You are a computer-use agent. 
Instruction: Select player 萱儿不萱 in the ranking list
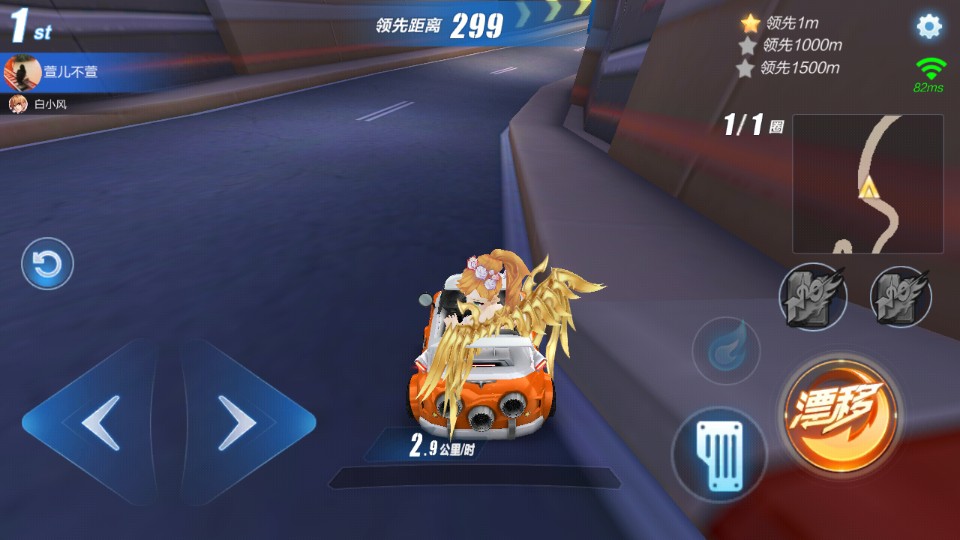click(x=62, y=72)
